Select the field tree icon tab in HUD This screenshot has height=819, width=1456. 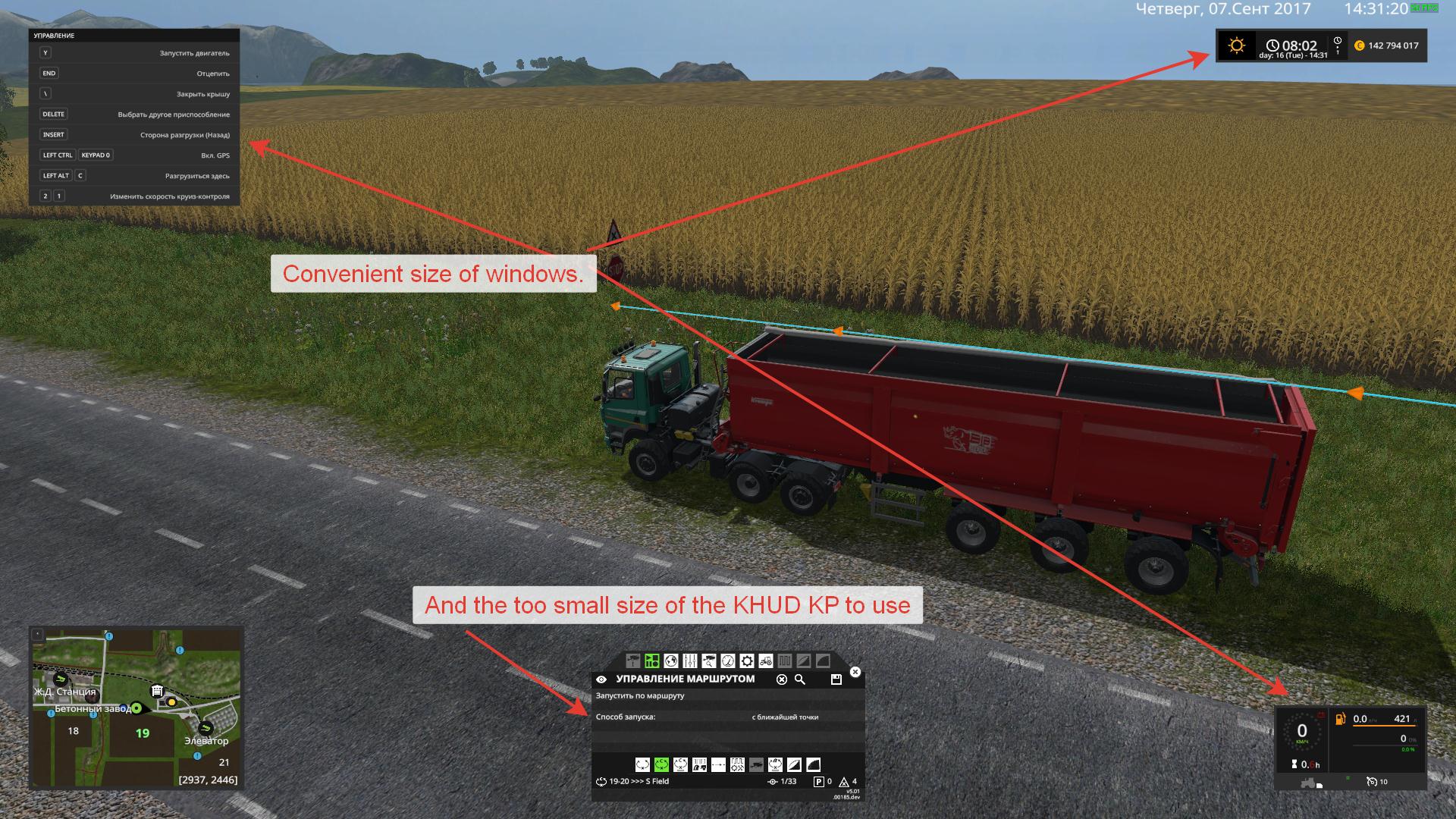click(633, 661)
